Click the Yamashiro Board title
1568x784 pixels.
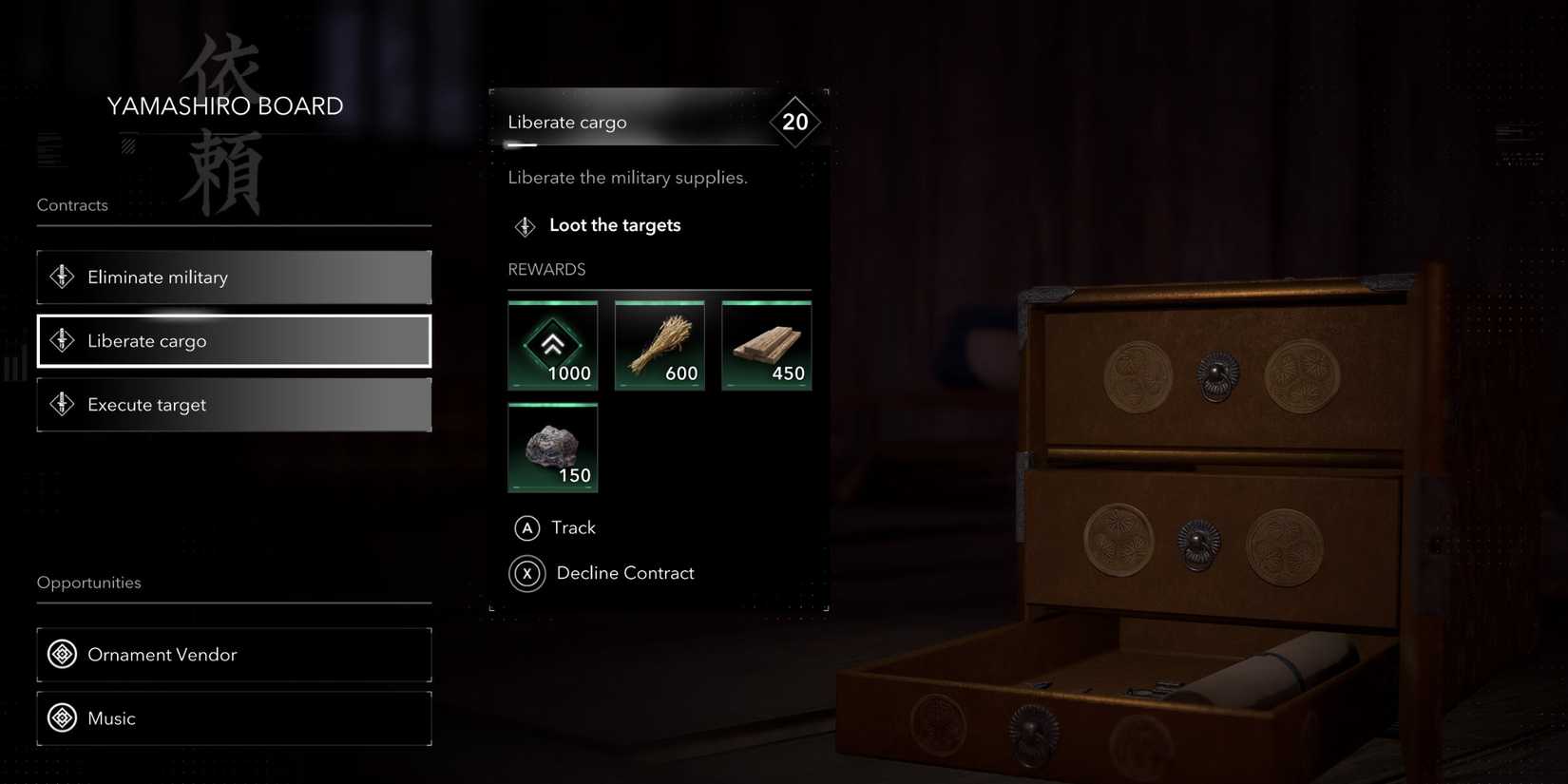pyautogui.click(x=224, y=105)
